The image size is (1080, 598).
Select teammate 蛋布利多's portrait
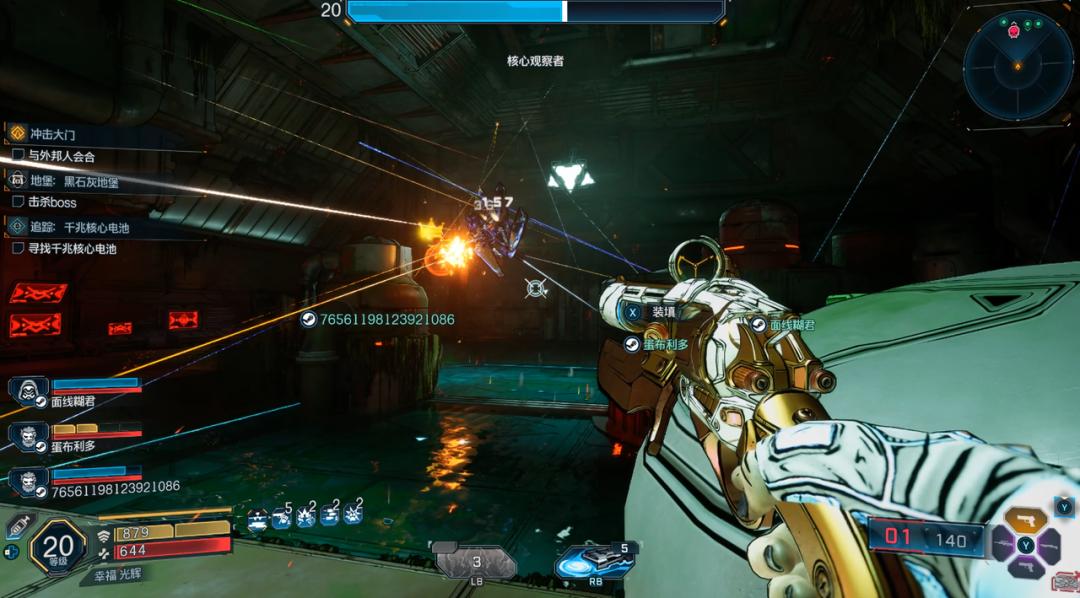[28, 437]
